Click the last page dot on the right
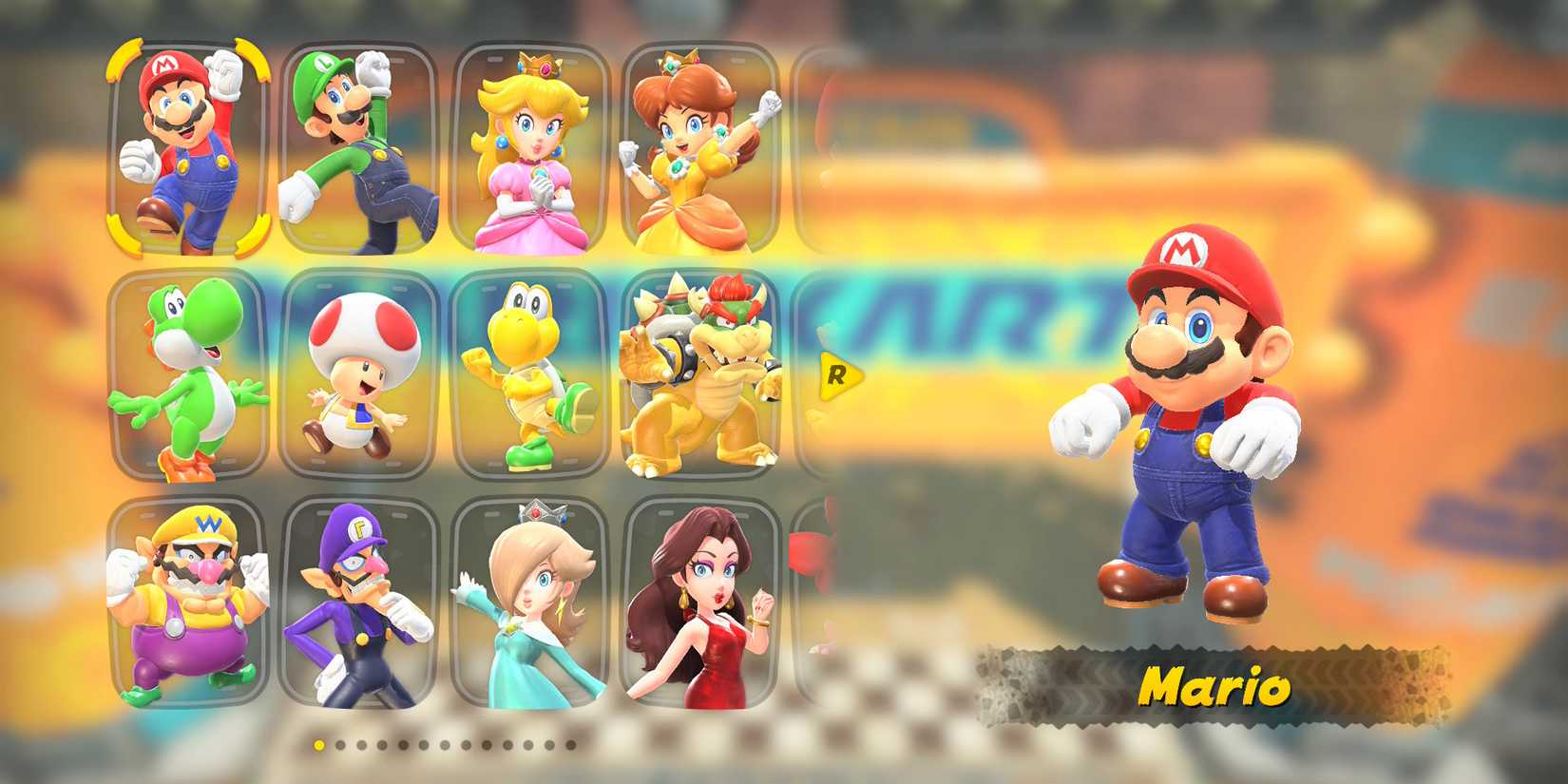 click(570, 745)
